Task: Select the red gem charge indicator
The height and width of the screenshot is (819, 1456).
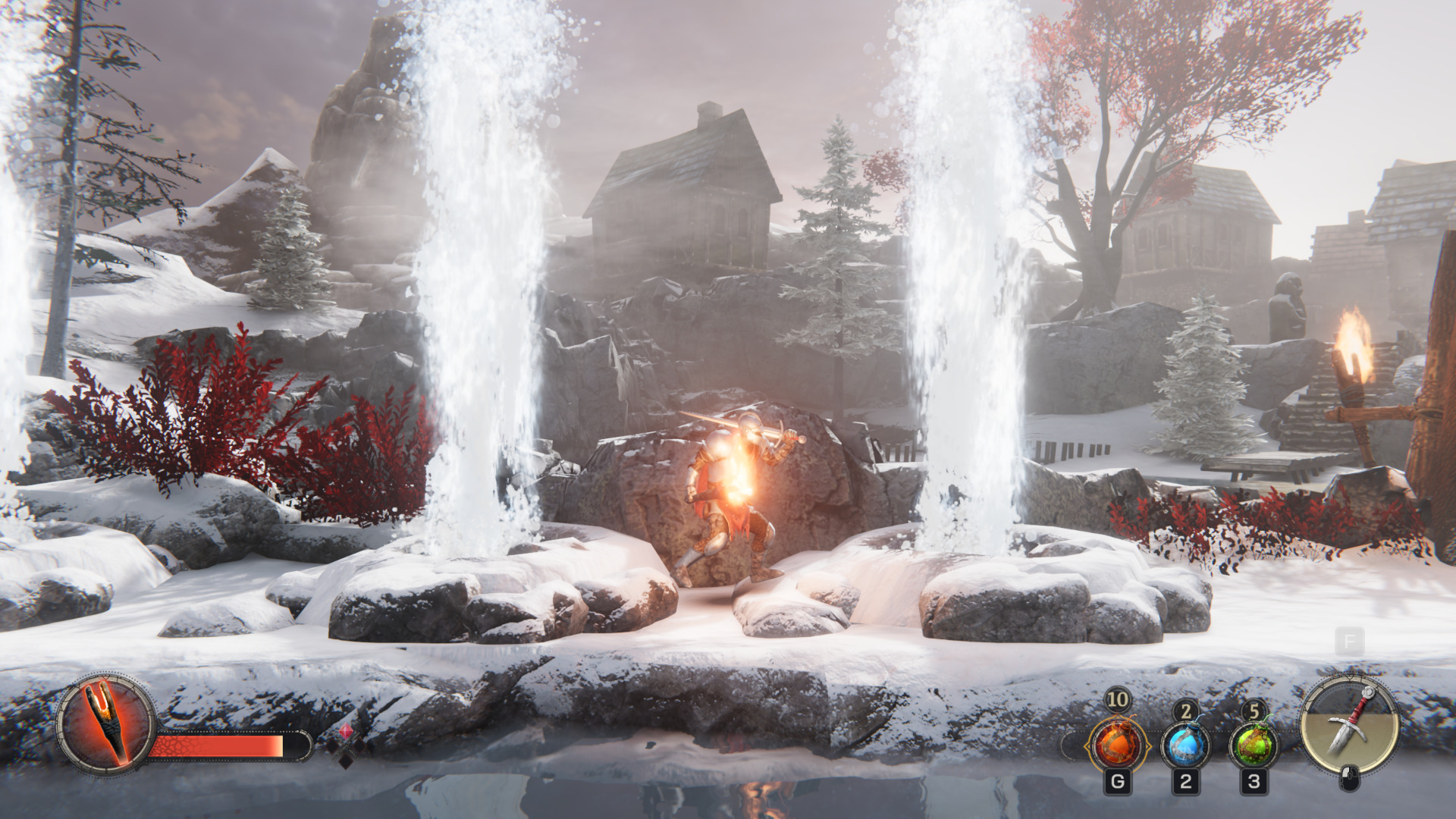Action: click(x=346, y=732)
